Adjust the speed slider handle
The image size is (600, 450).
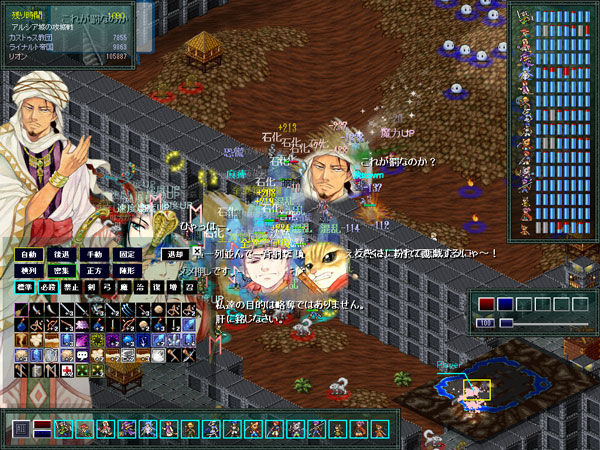pyautogui.click(x=507, y=323)
